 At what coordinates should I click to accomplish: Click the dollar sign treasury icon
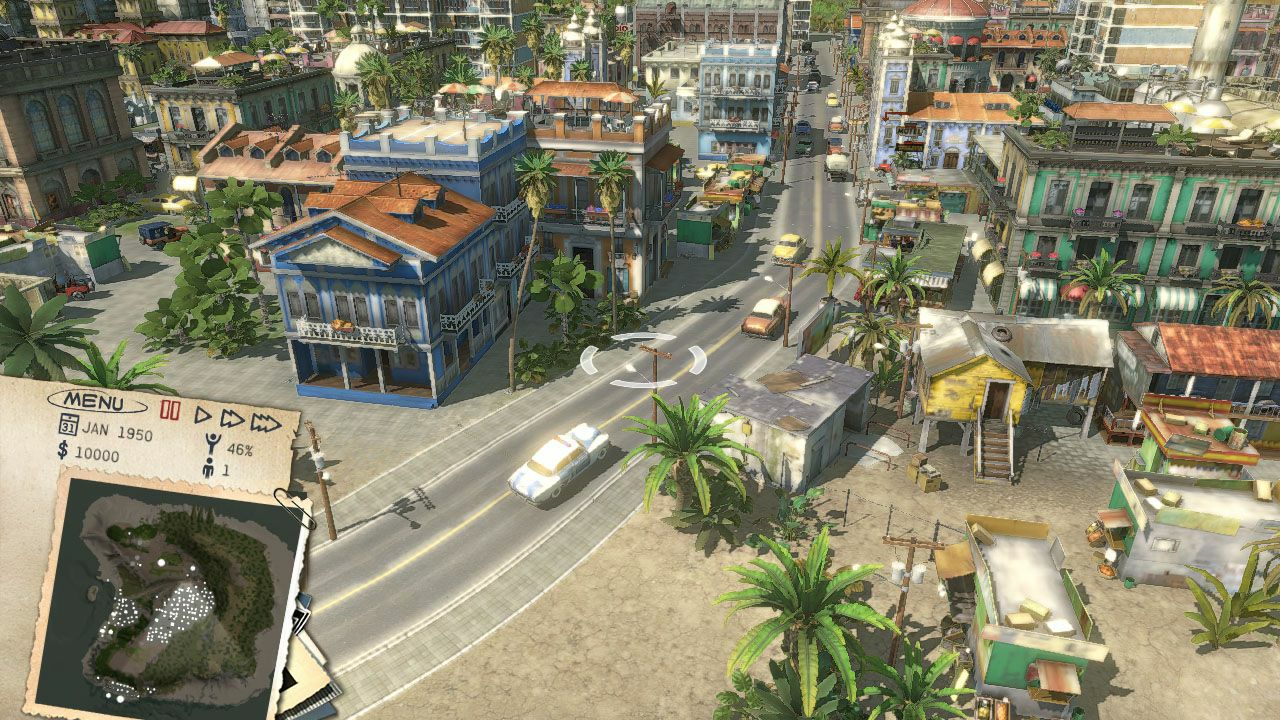(x=63, y=452)
